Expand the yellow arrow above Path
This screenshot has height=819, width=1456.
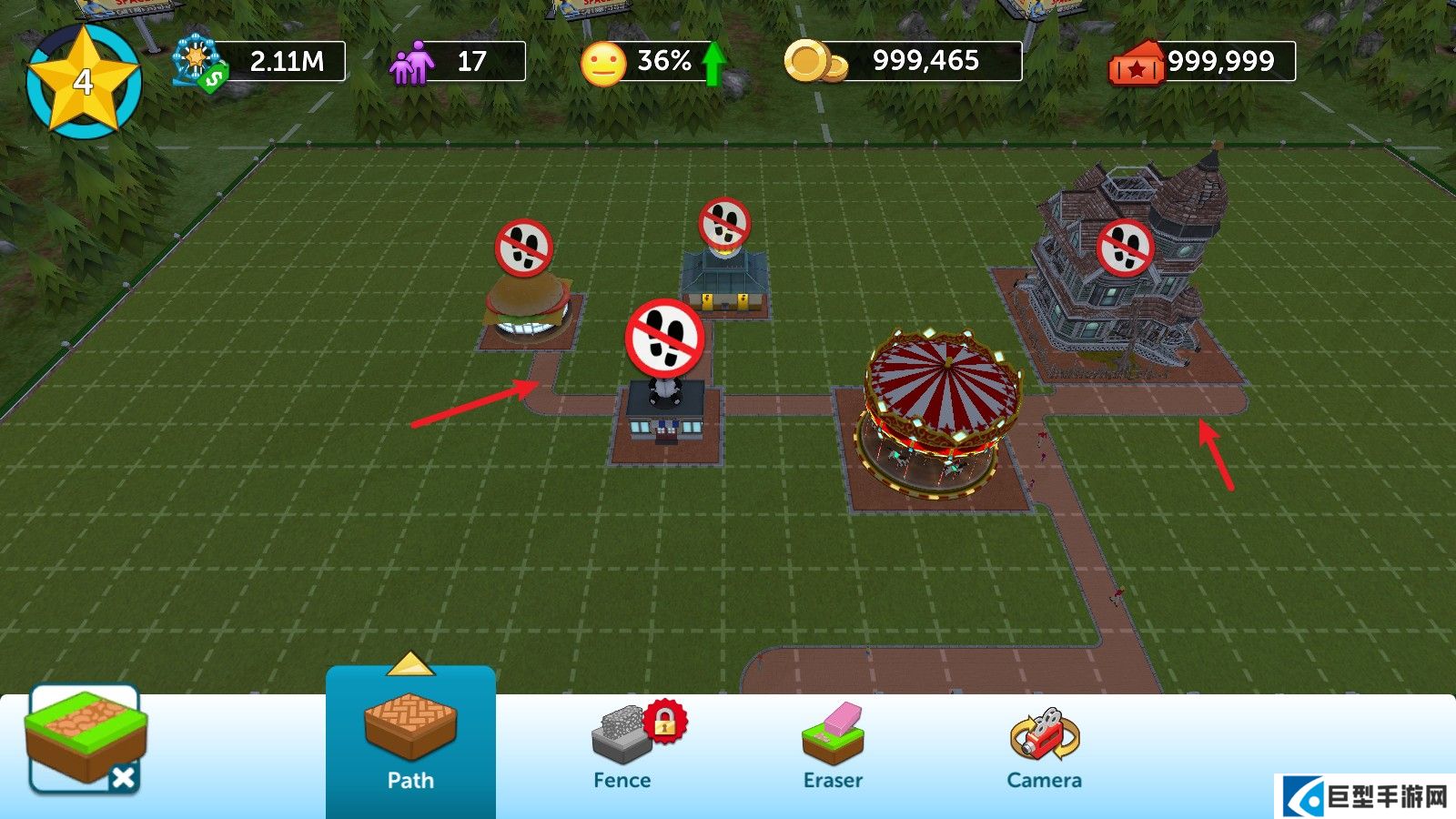[x=410, y=663]
